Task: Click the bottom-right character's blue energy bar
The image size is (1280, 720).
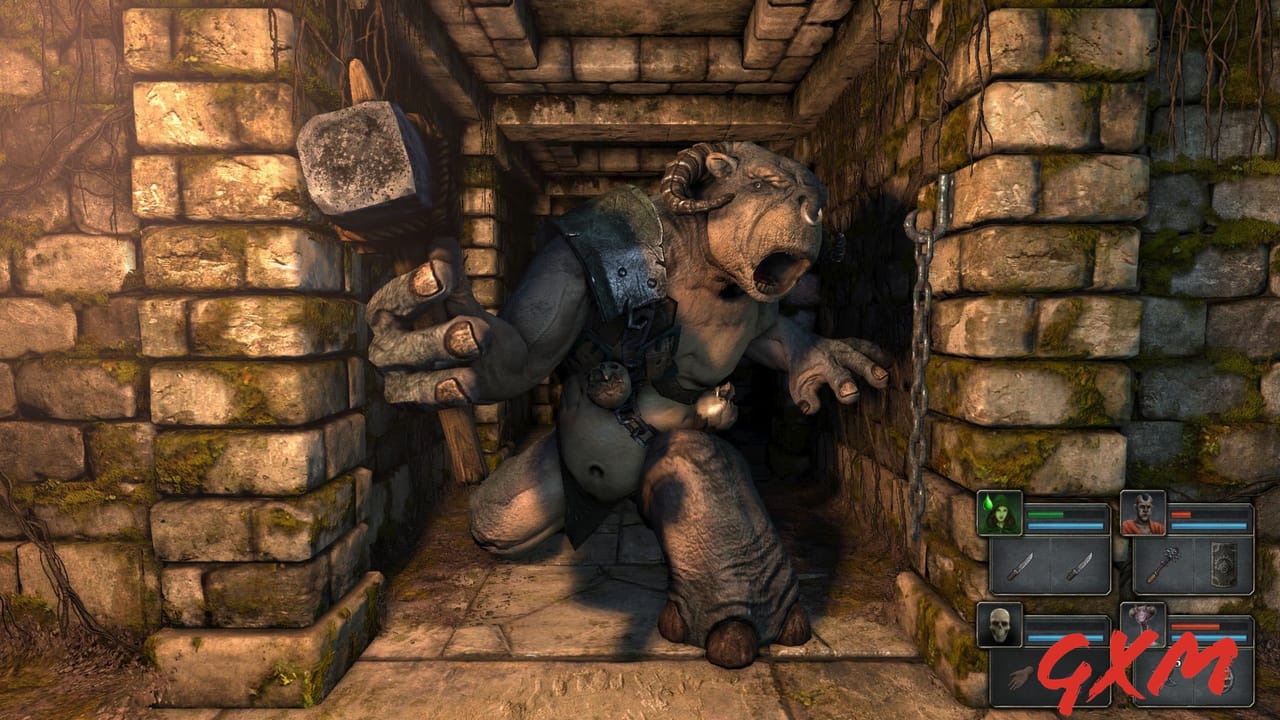Action: (x=1208, y=635)
